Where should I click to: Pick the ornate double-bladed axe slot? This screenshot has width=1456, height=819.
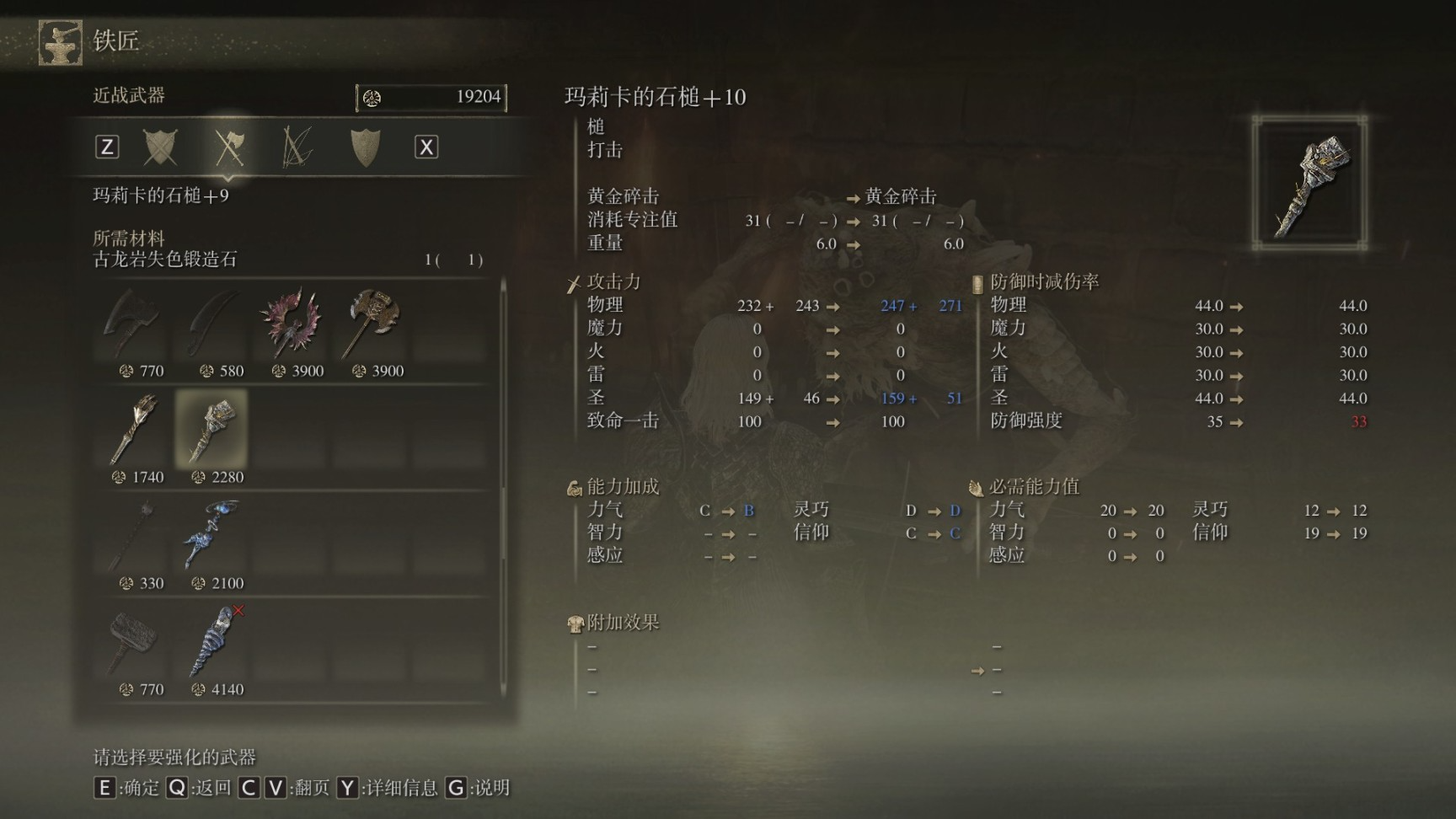point(372,324)
